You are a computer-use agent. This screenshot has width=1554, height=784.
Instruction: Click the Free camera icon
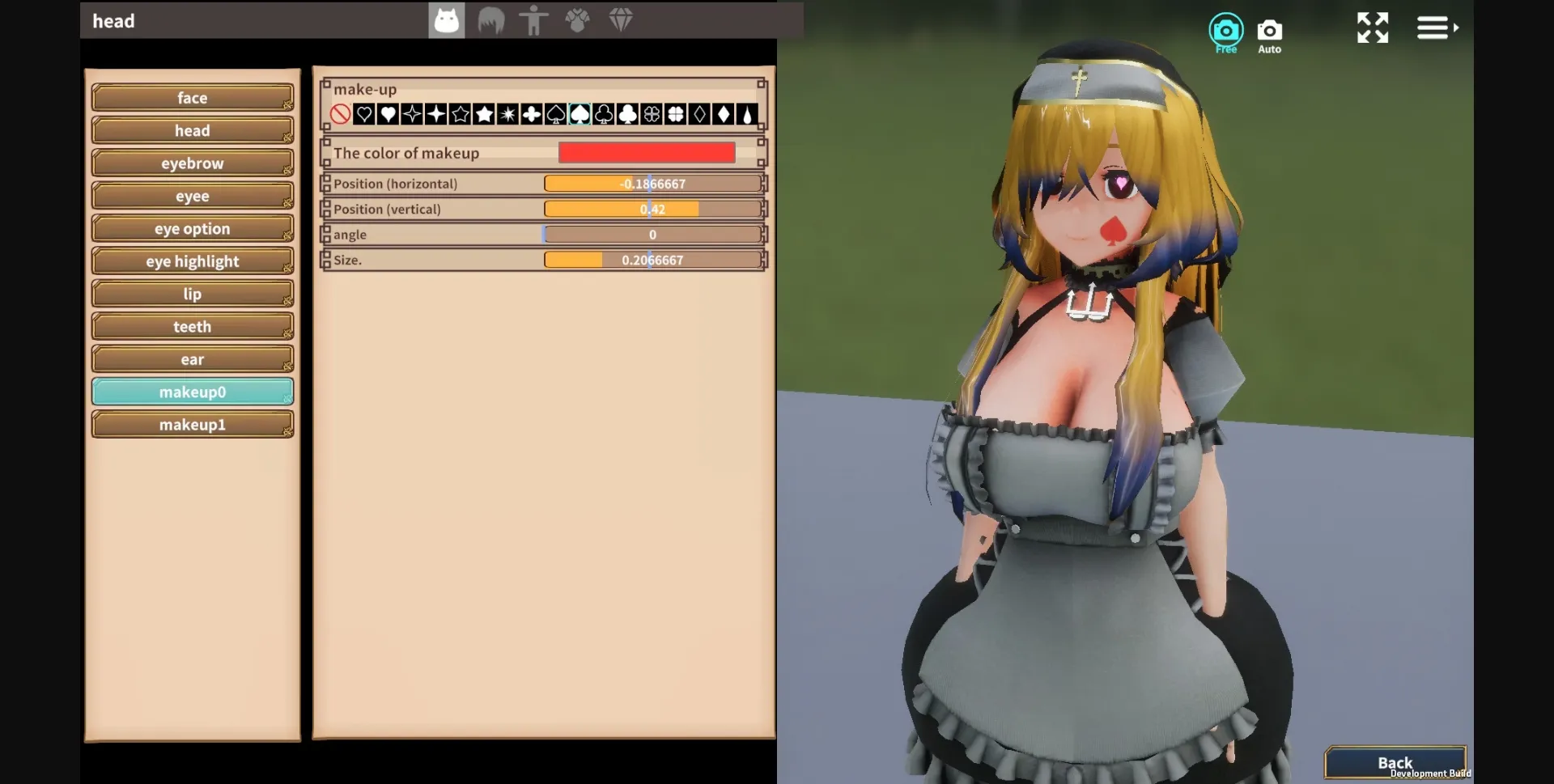pyautogui.click(x=1226, y=28)
